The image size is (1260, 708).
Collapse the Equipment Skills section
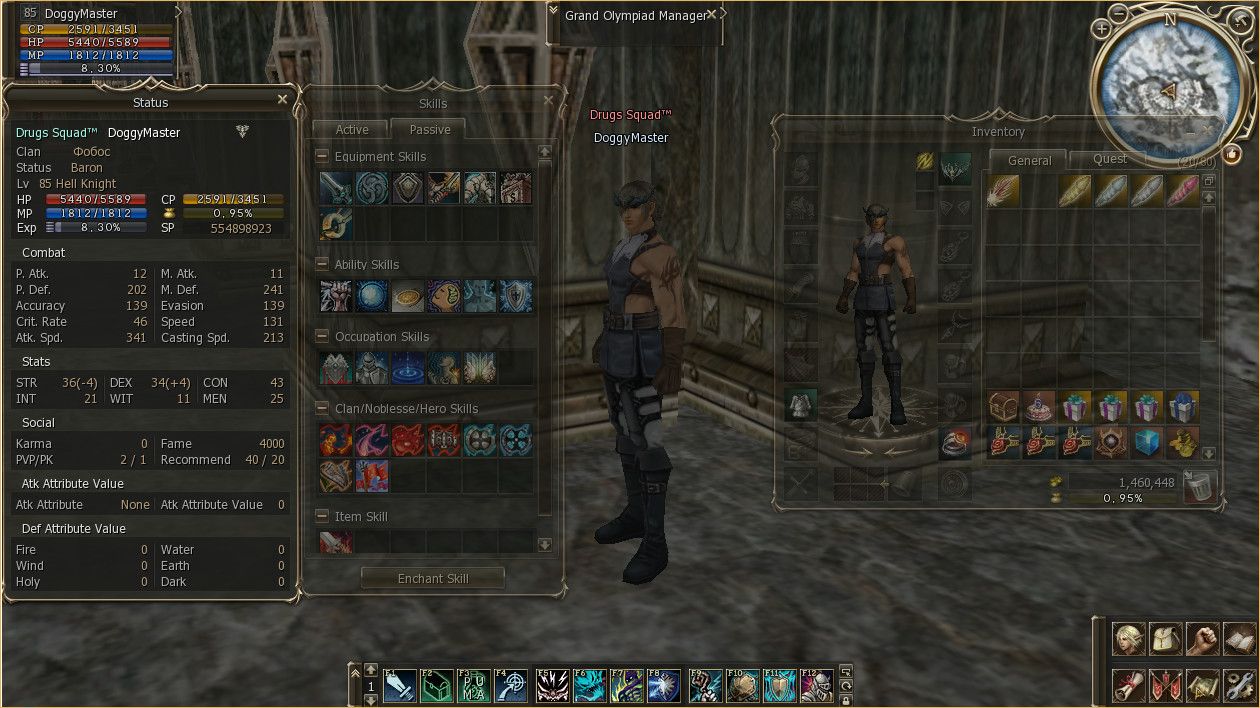tap(322, 157)
